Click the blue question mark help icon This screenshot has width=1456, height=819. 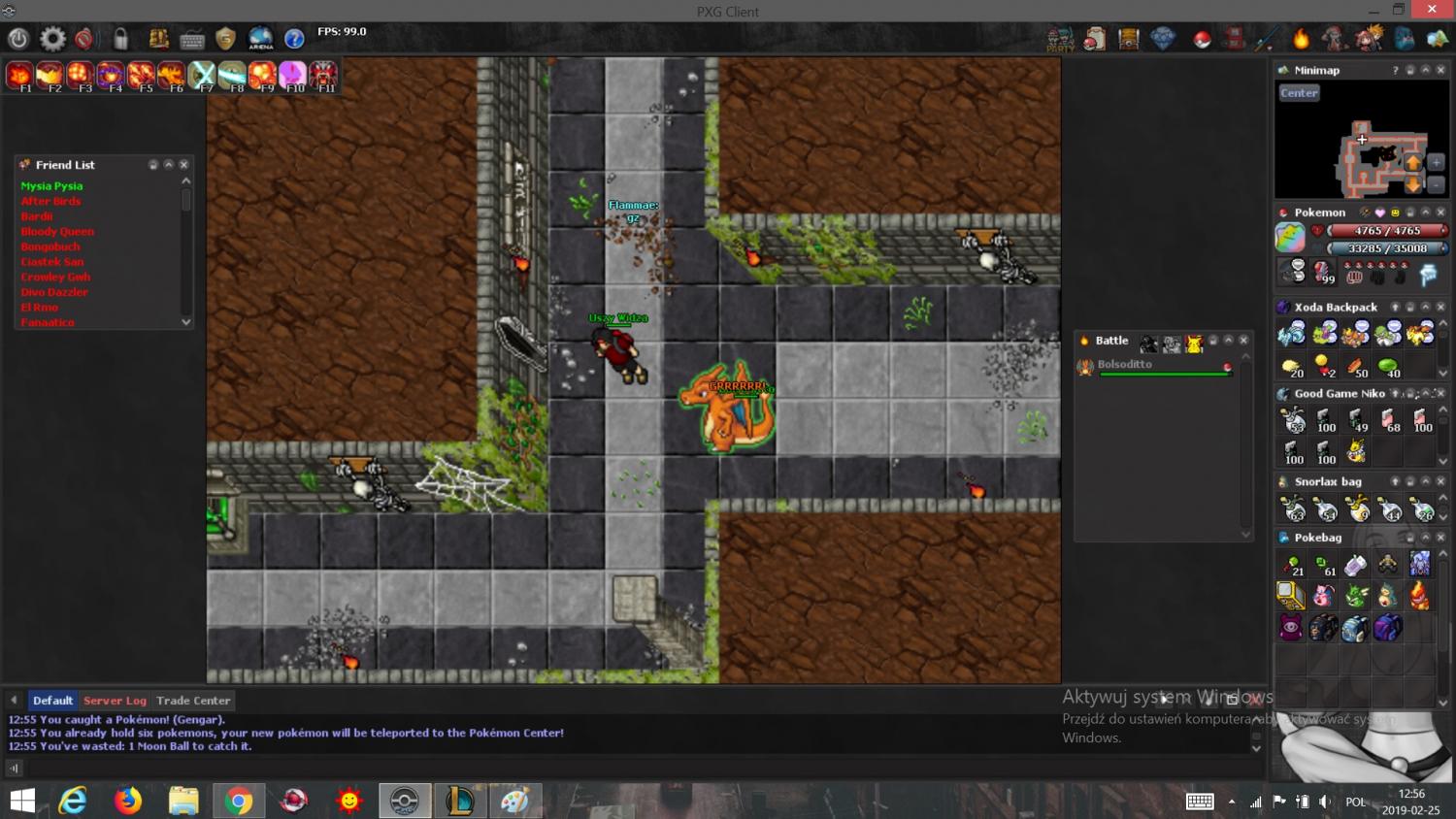pyautogui.click(x=294, y=39)
